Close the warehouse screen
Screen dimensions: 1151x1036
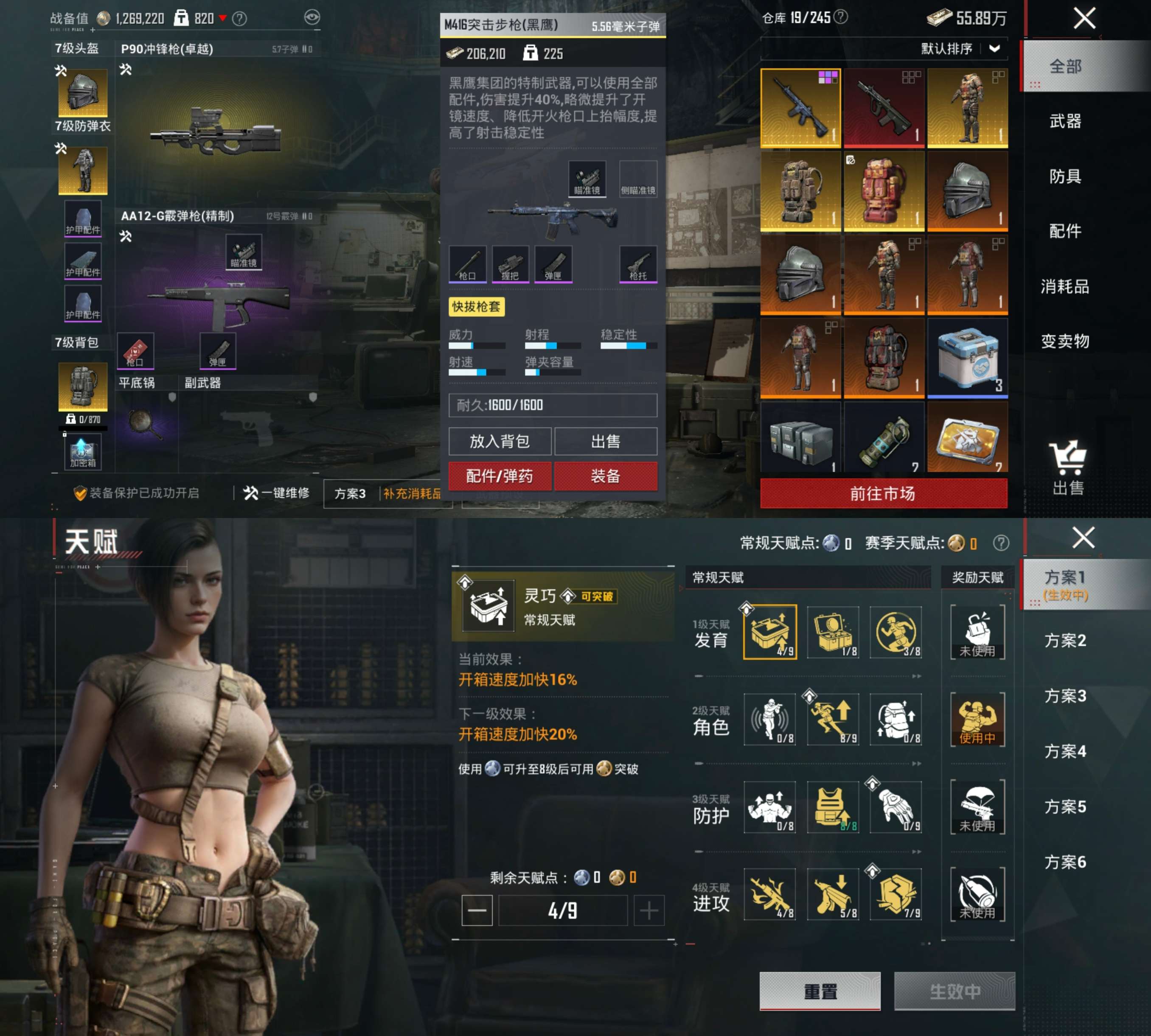coord(1084,18)
